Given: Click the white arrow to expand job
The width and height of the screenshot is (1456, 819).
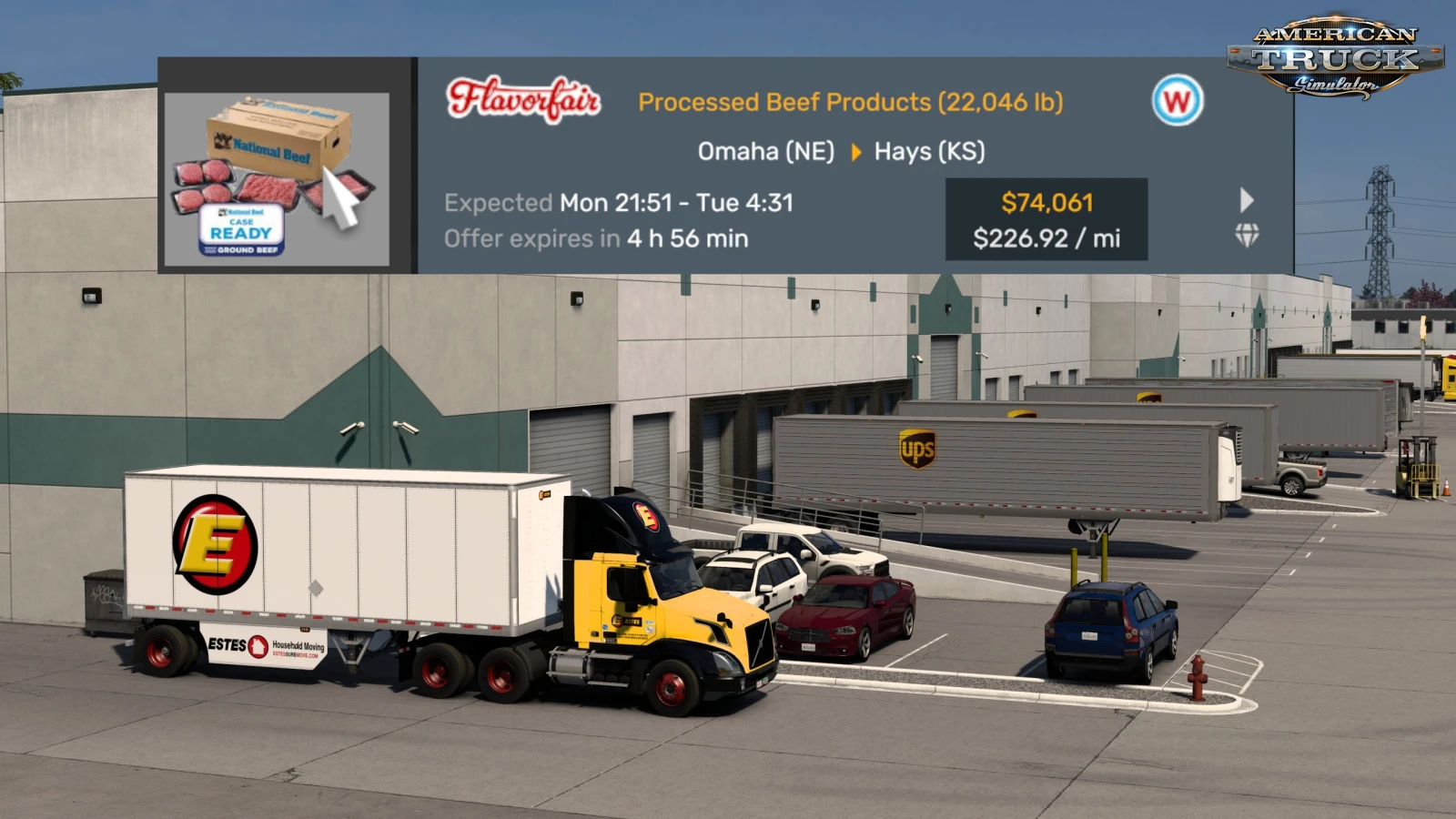Looking at the screenshot, I should point(1247,200).
